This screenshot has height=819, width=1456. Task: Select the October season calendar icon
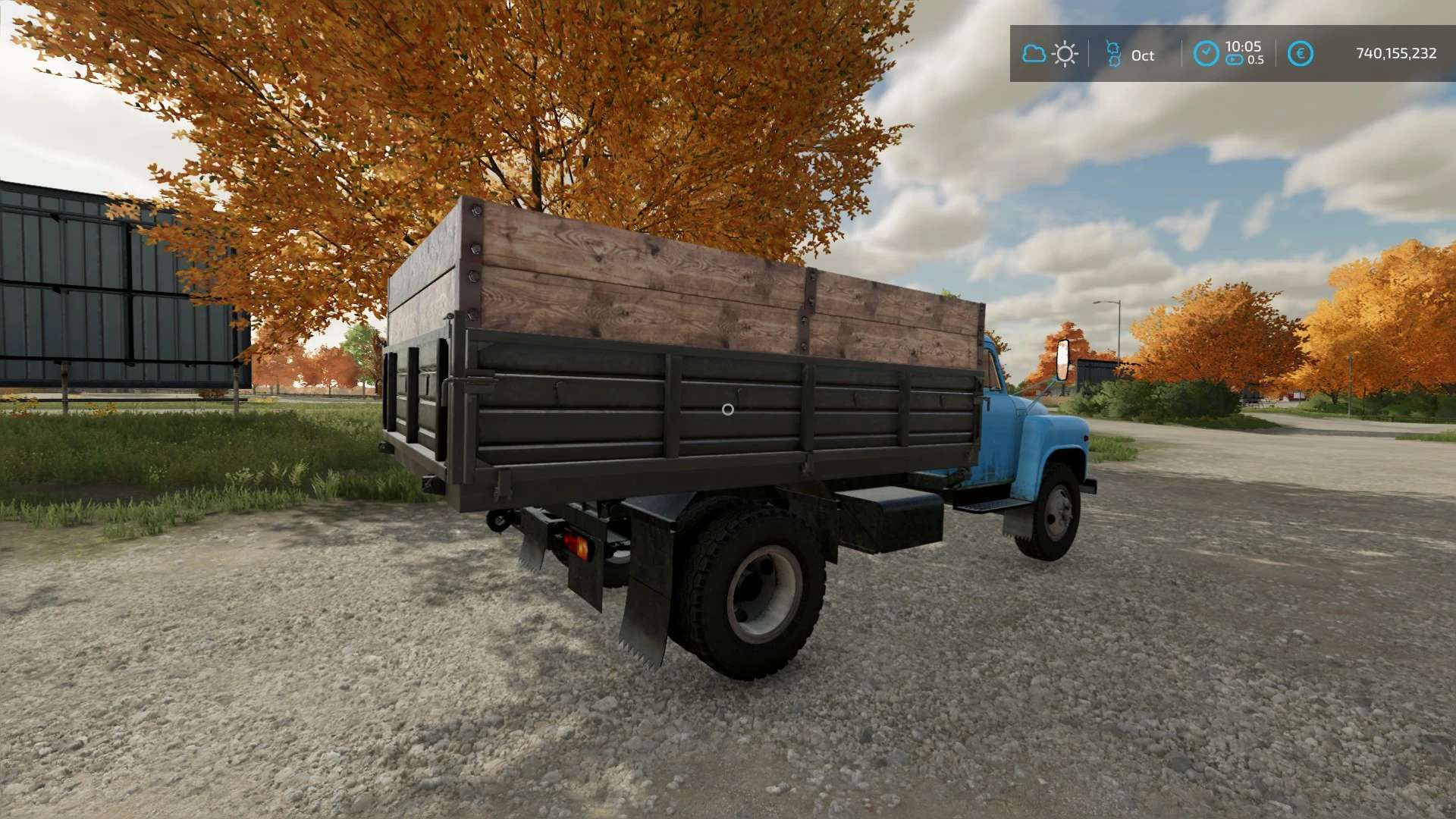[1113, 54]
